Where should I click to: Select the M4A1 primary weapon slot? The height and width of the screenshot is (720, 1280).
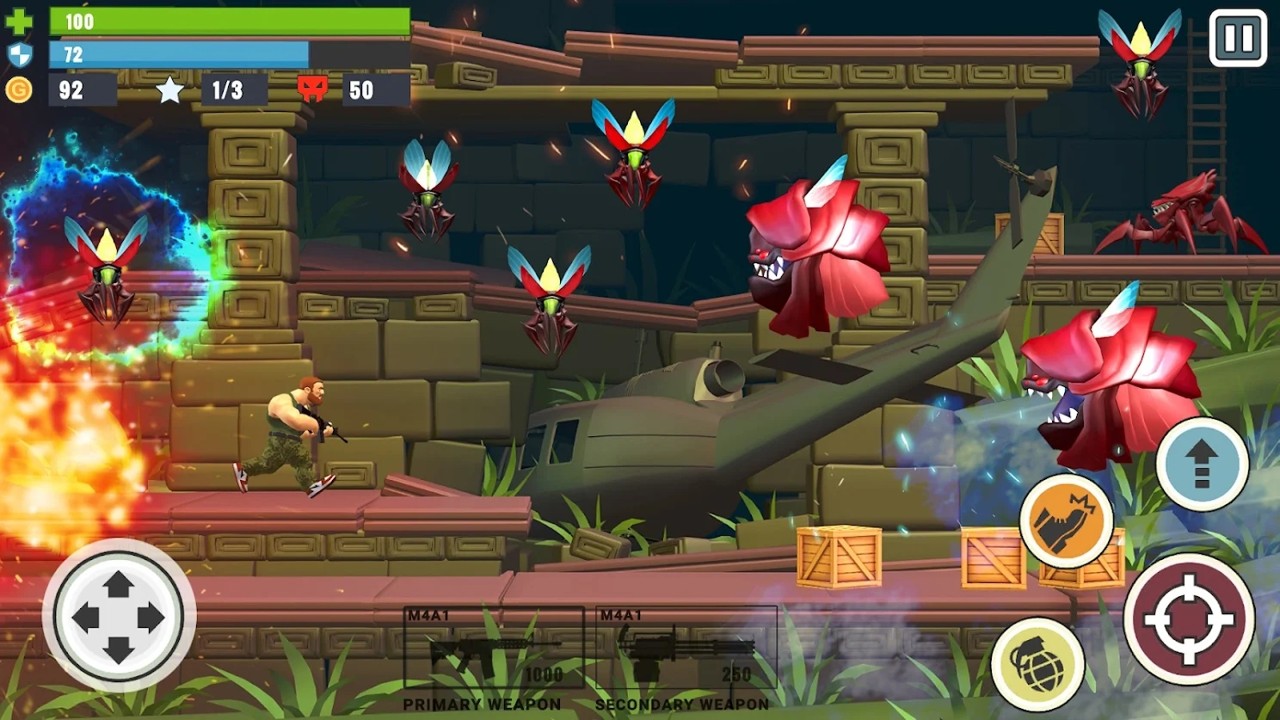494,650
